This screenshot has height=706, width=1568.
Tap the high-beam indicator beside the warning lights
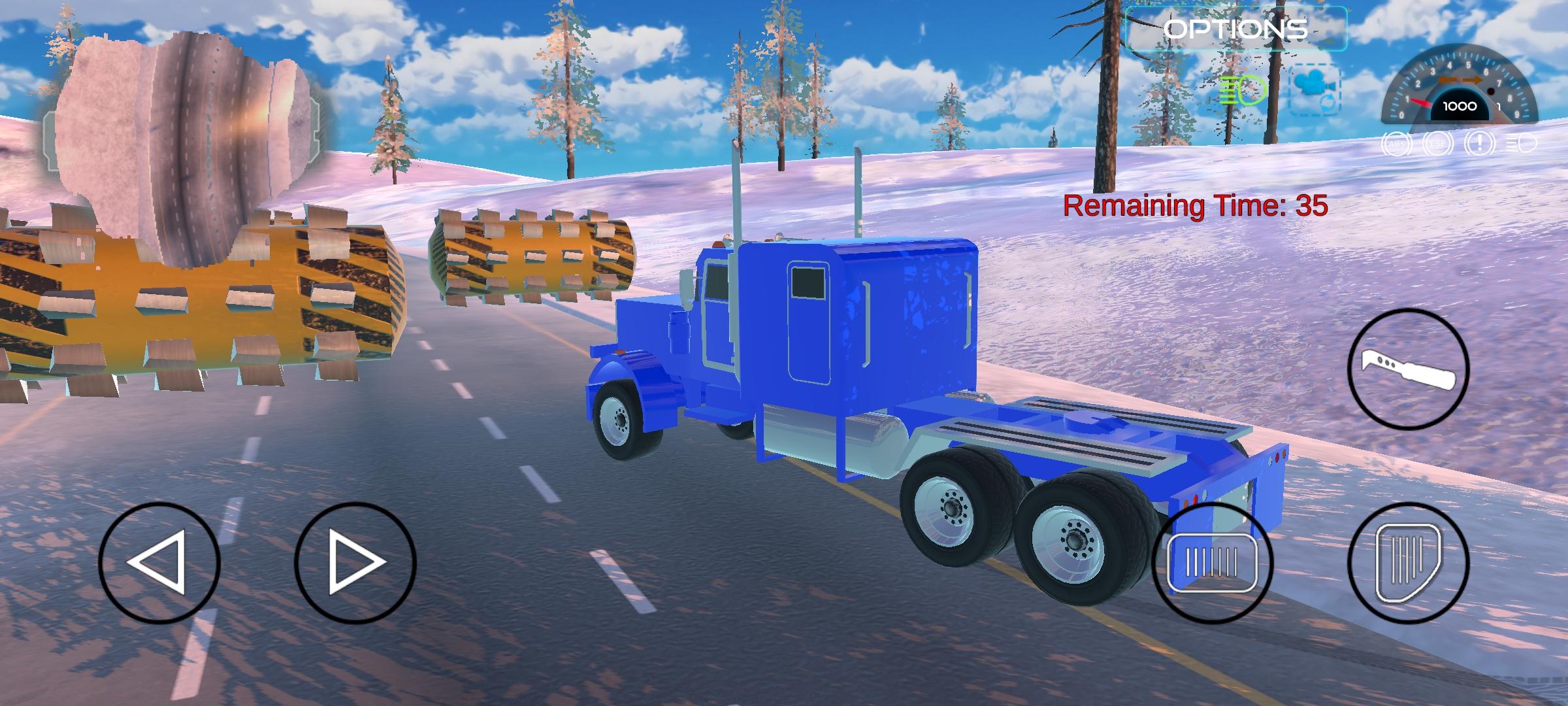click(1520, 143)
